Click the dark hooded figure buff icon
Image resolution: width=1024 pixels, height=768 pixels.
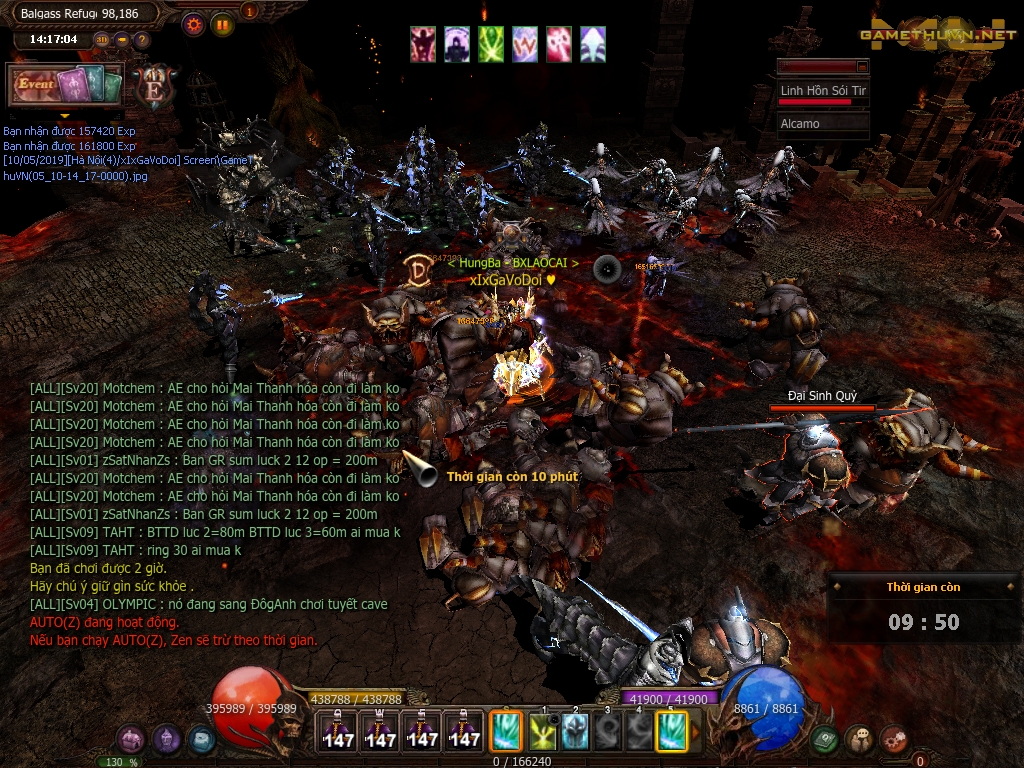coord(456,44)
